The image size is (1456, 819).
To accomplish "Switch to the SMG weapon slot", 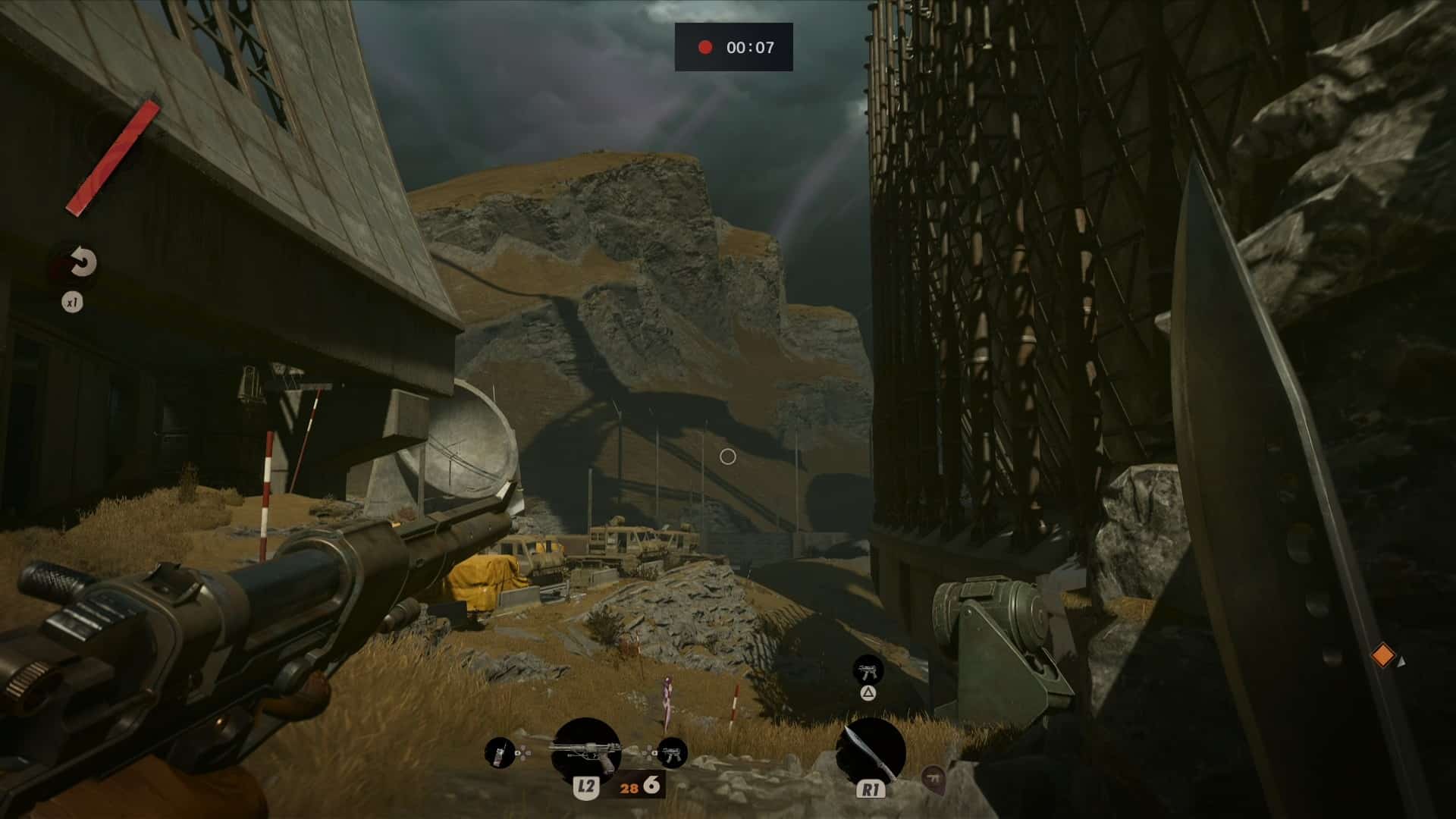I will pyautogui.click(x=673, y=753).
